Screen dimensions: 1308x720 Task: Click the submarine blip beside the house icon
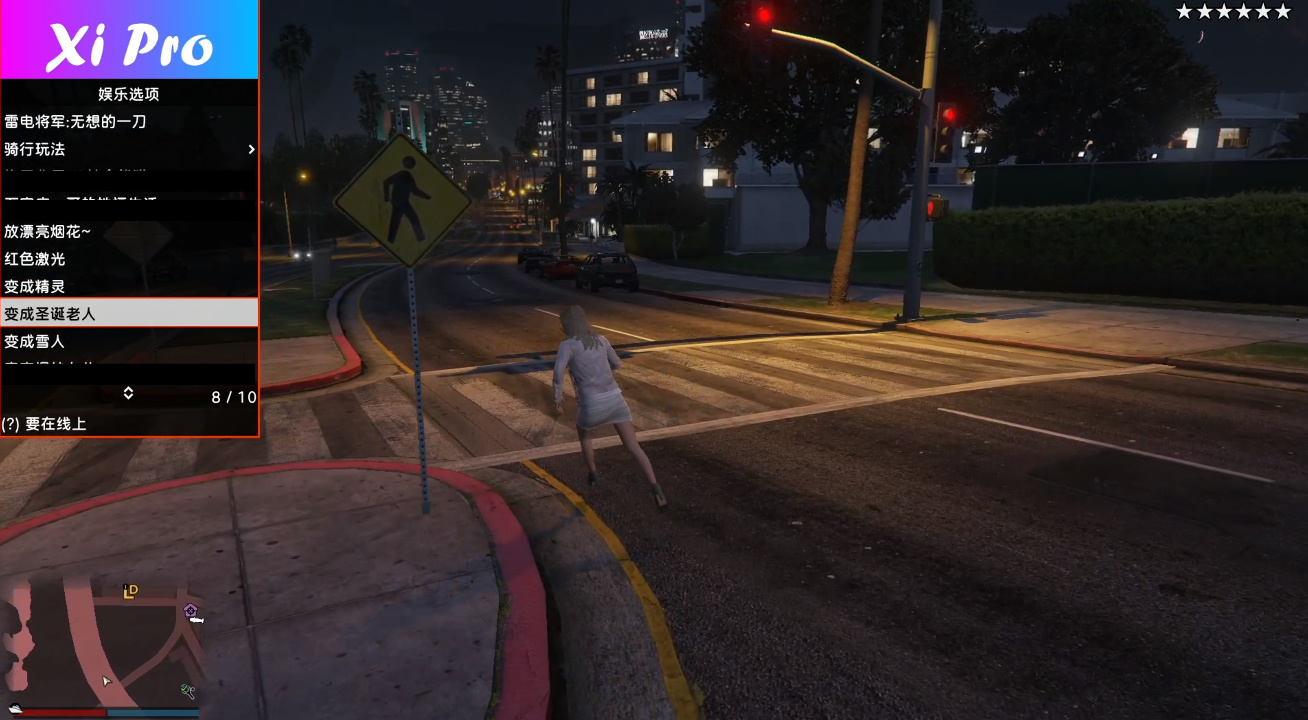(197, 620)
